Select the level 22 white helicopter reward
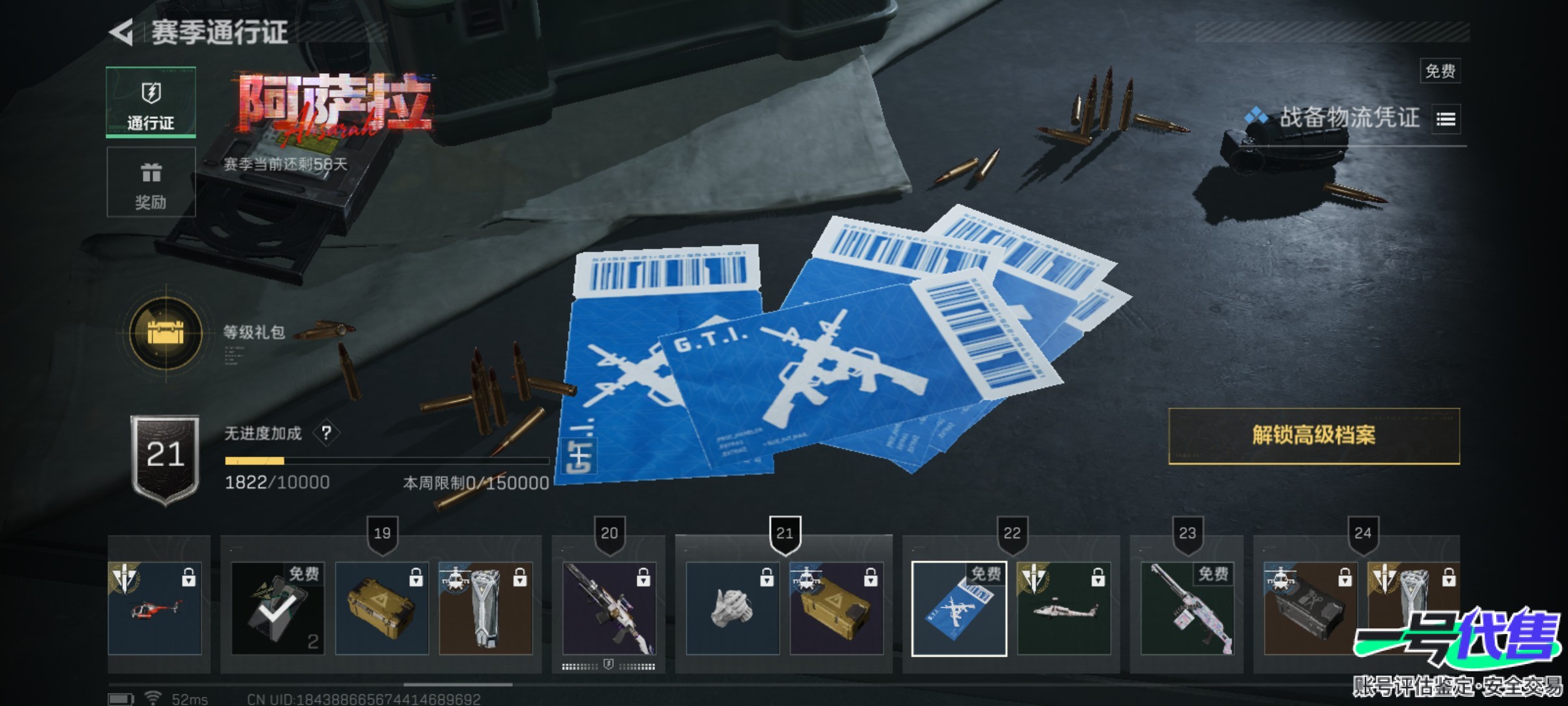The height and width of the screenshot is (706, 1568). 1064,609
